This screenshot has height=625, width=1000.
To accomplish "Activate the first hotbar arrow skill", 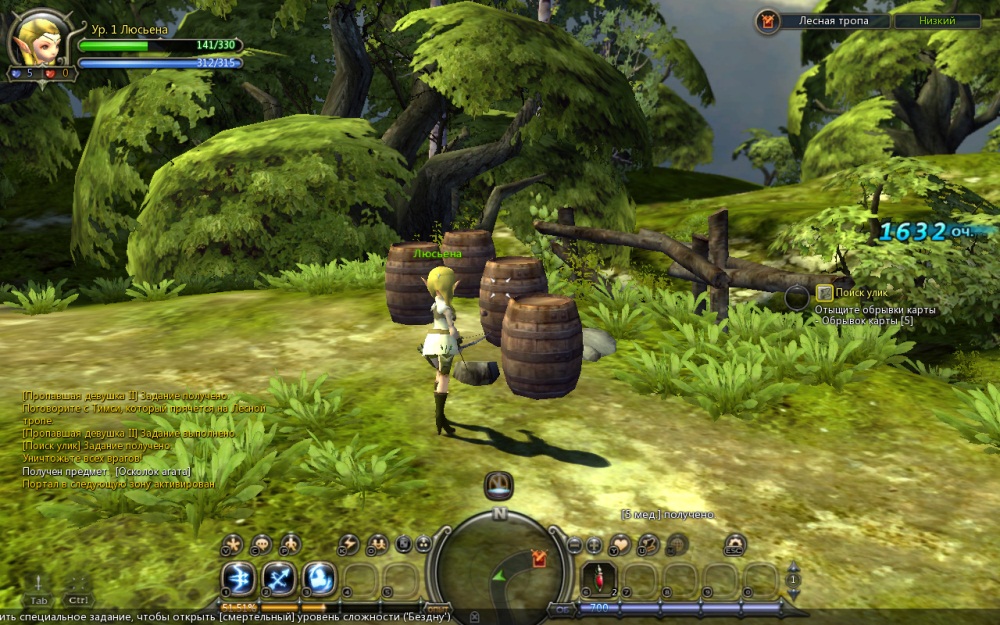I will [238, 578].
